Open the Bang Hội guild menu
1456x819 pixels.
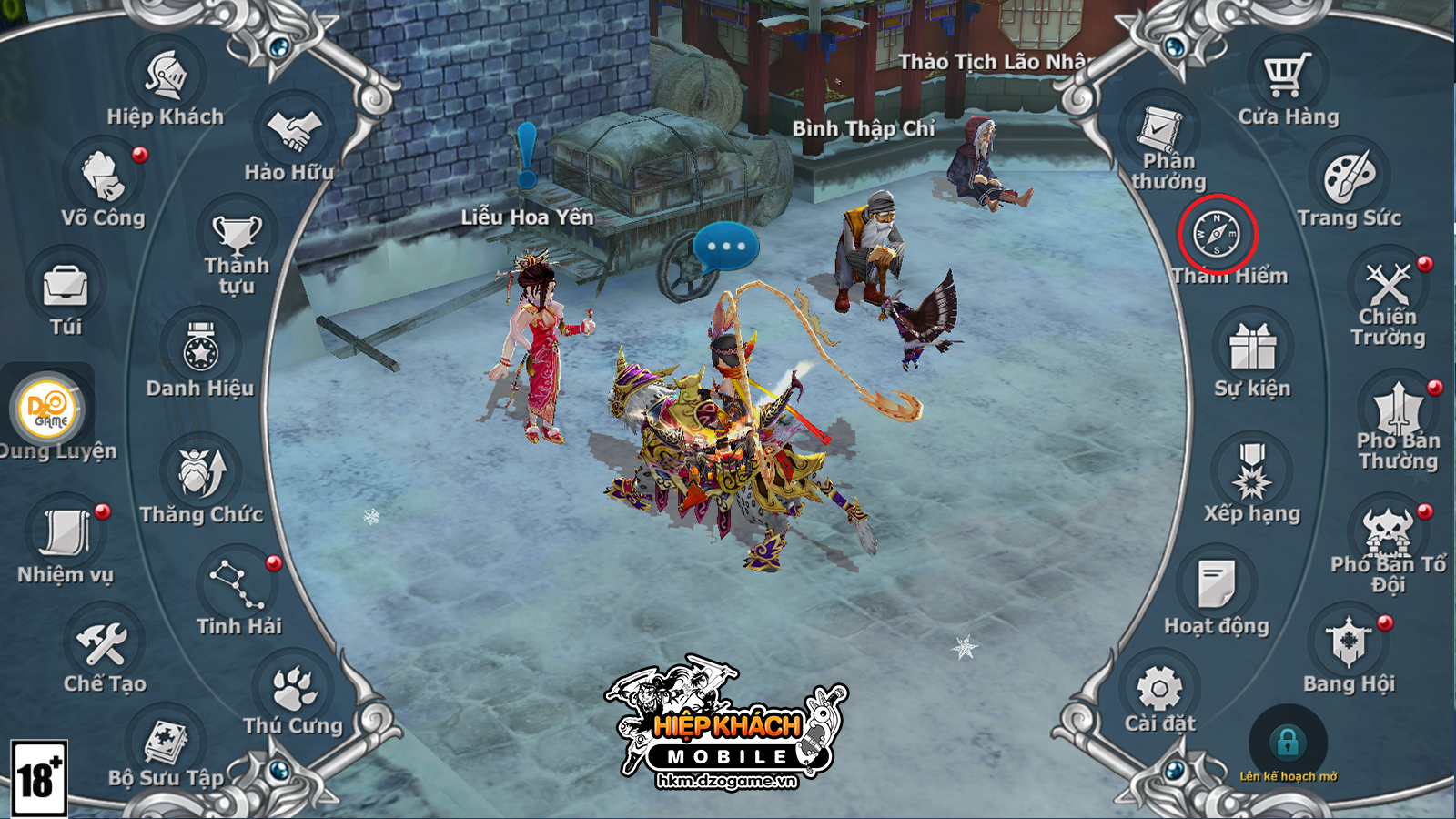point(1349,643)
